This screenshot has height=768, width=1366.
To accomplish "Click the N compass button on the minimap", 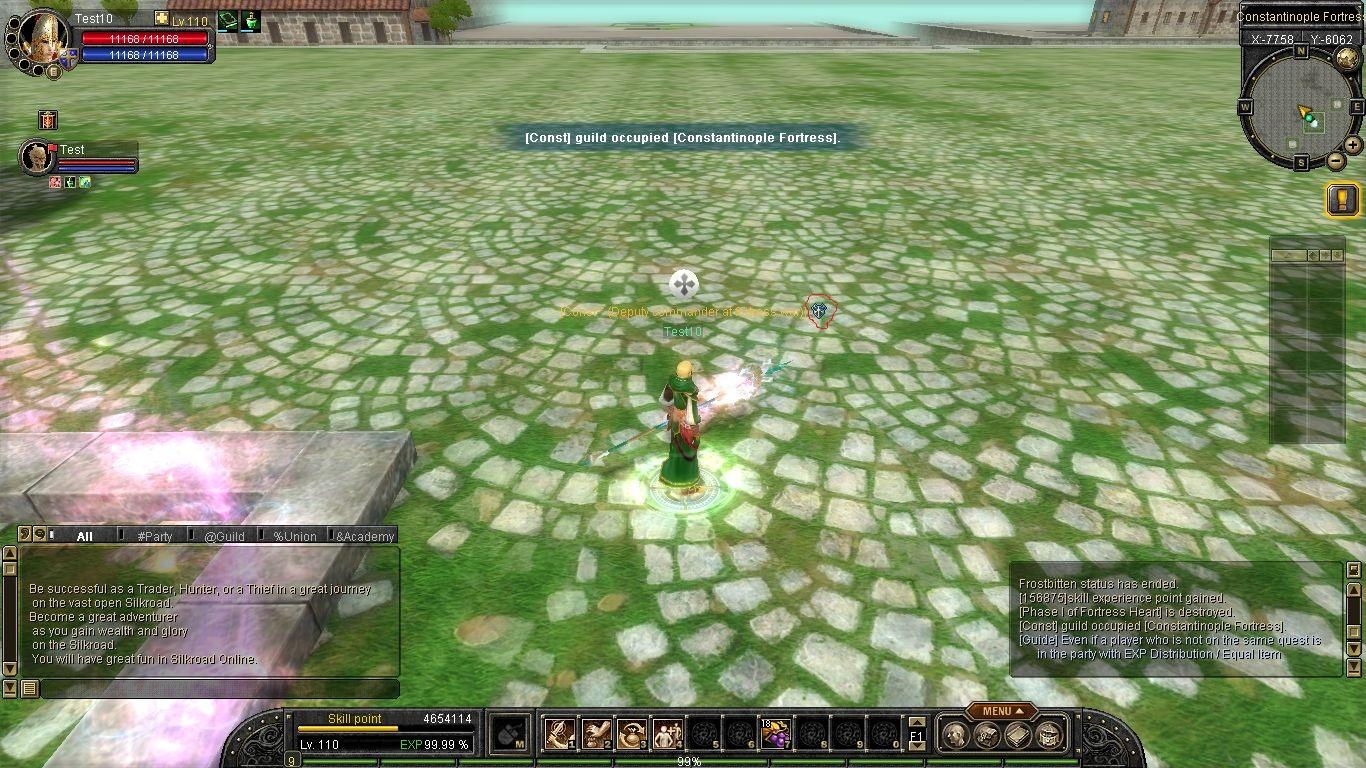I will pos(1300,49).
